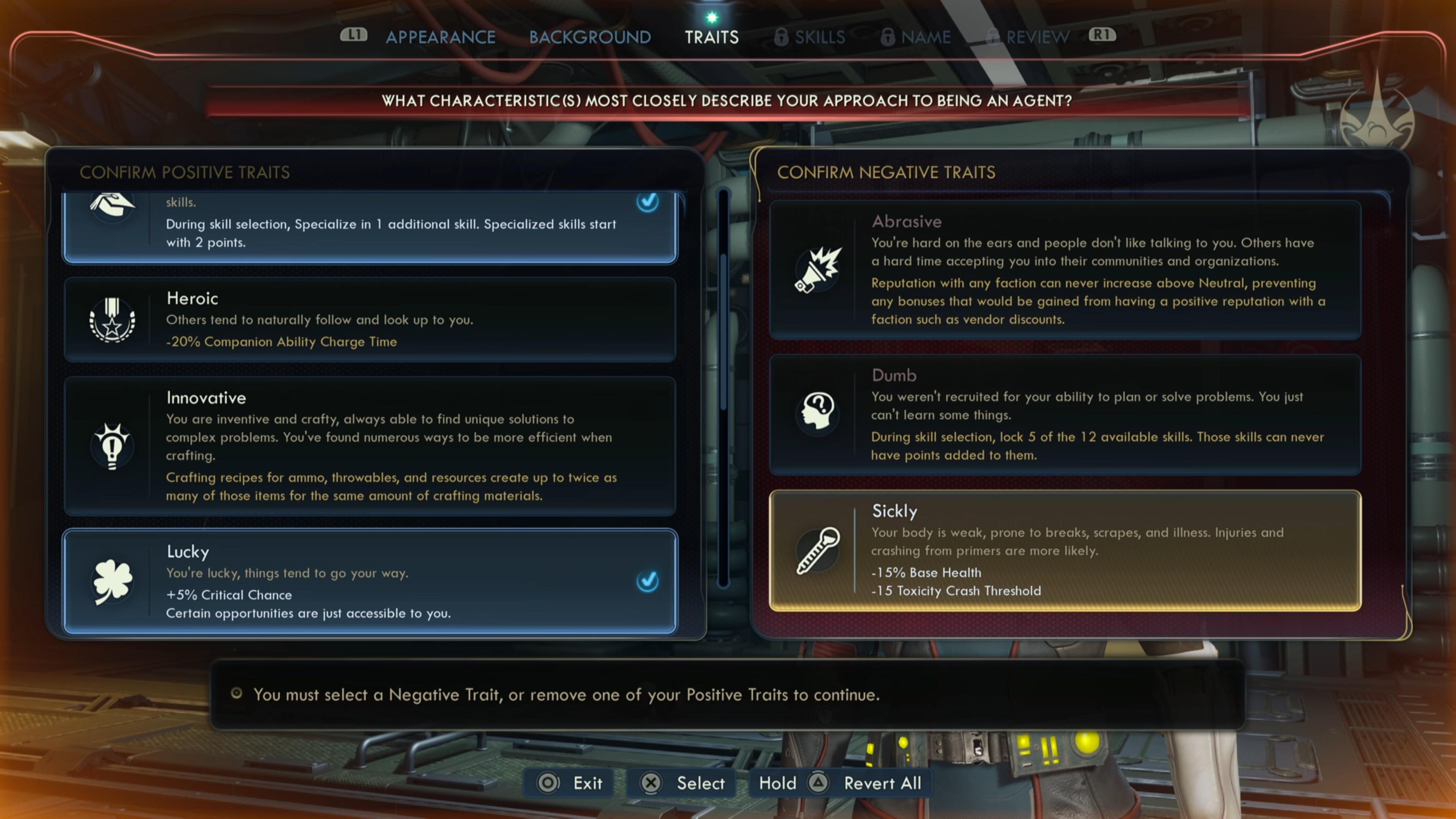
Task: Deselect the Lucky positive trait
Action: pyautogui.click(x=370, y=581)
